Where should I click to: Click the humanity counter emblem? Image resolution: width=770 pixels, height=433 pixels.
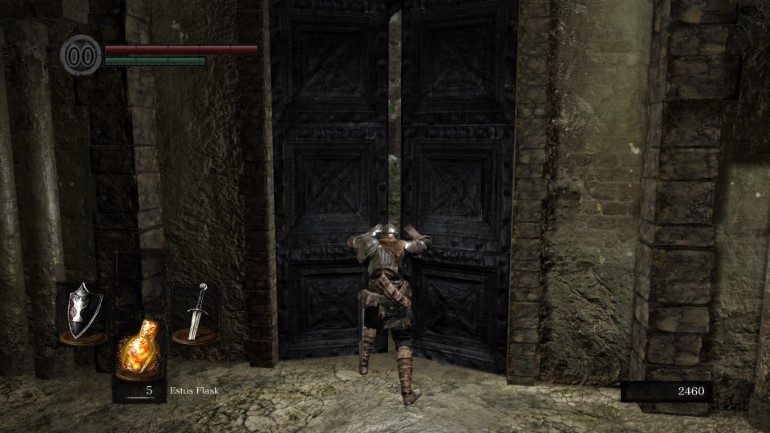[x=79, y=54]
